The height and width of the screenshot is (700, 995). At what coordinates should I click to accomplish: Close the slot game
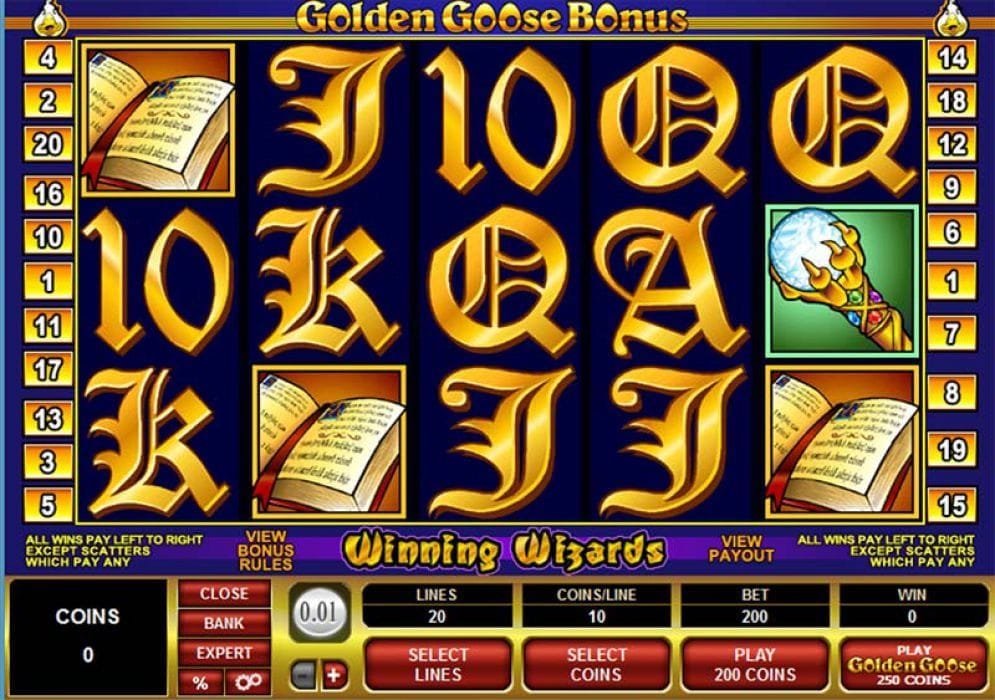point(223,594)
